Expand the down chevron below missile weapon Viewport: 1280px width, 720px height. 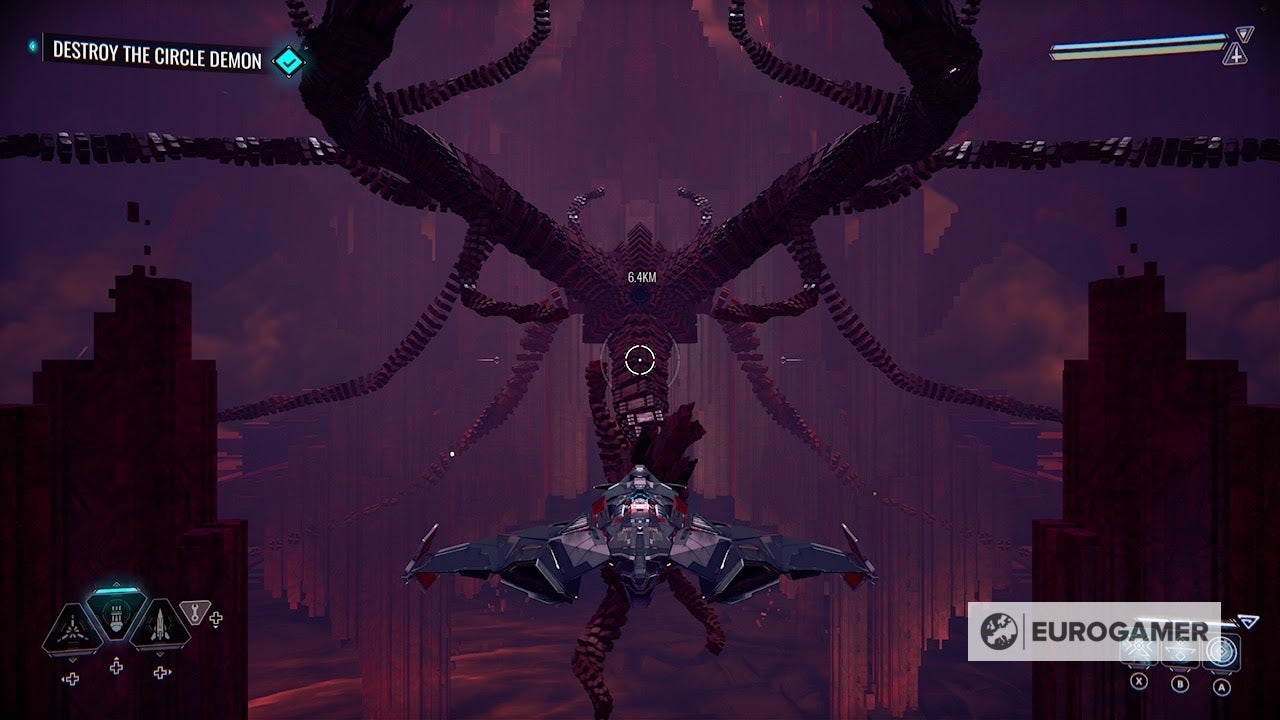point(159,654)
